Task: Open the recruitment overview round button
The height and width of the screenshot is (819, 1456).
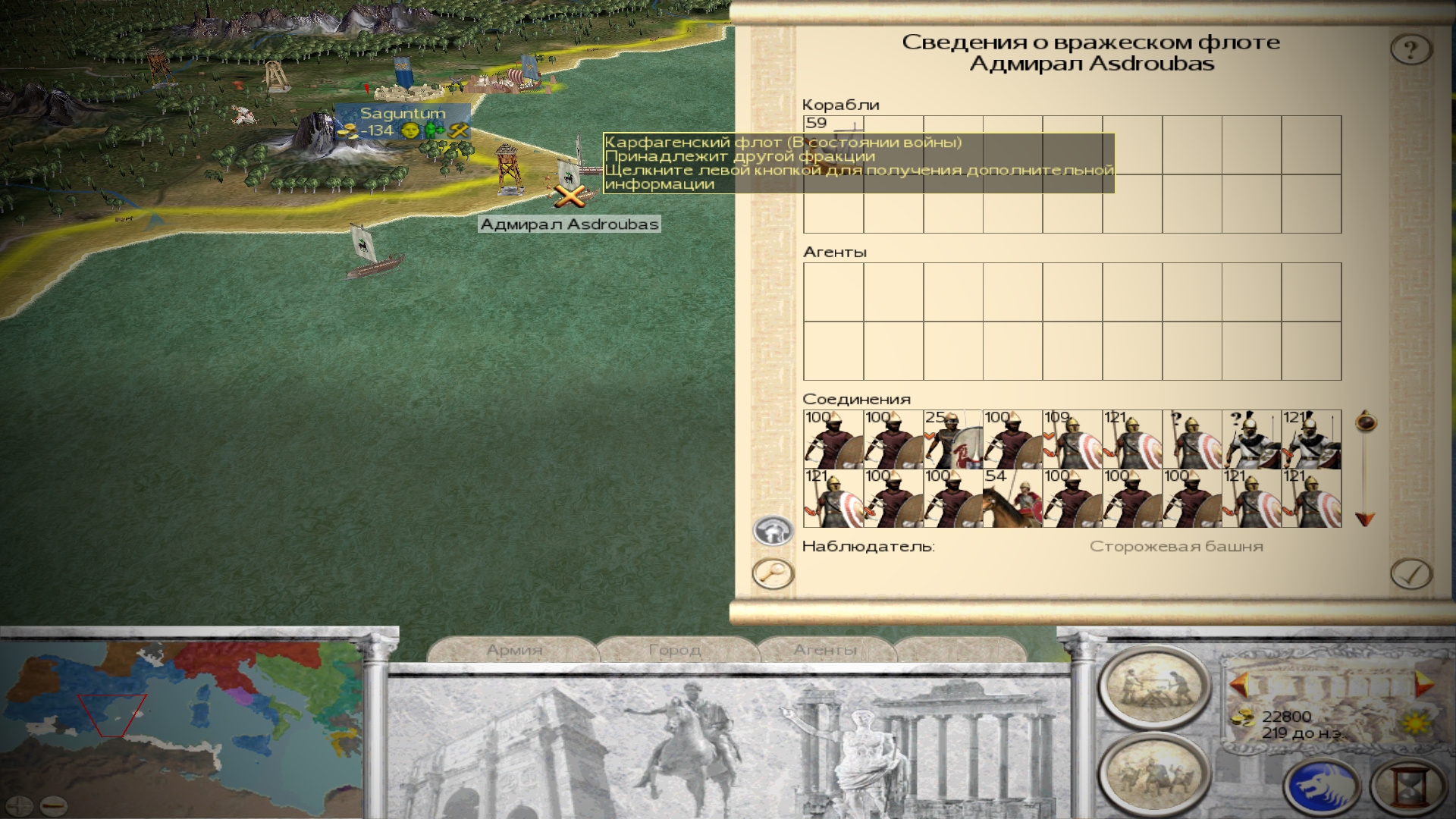Action: (x=1153, y=773)
